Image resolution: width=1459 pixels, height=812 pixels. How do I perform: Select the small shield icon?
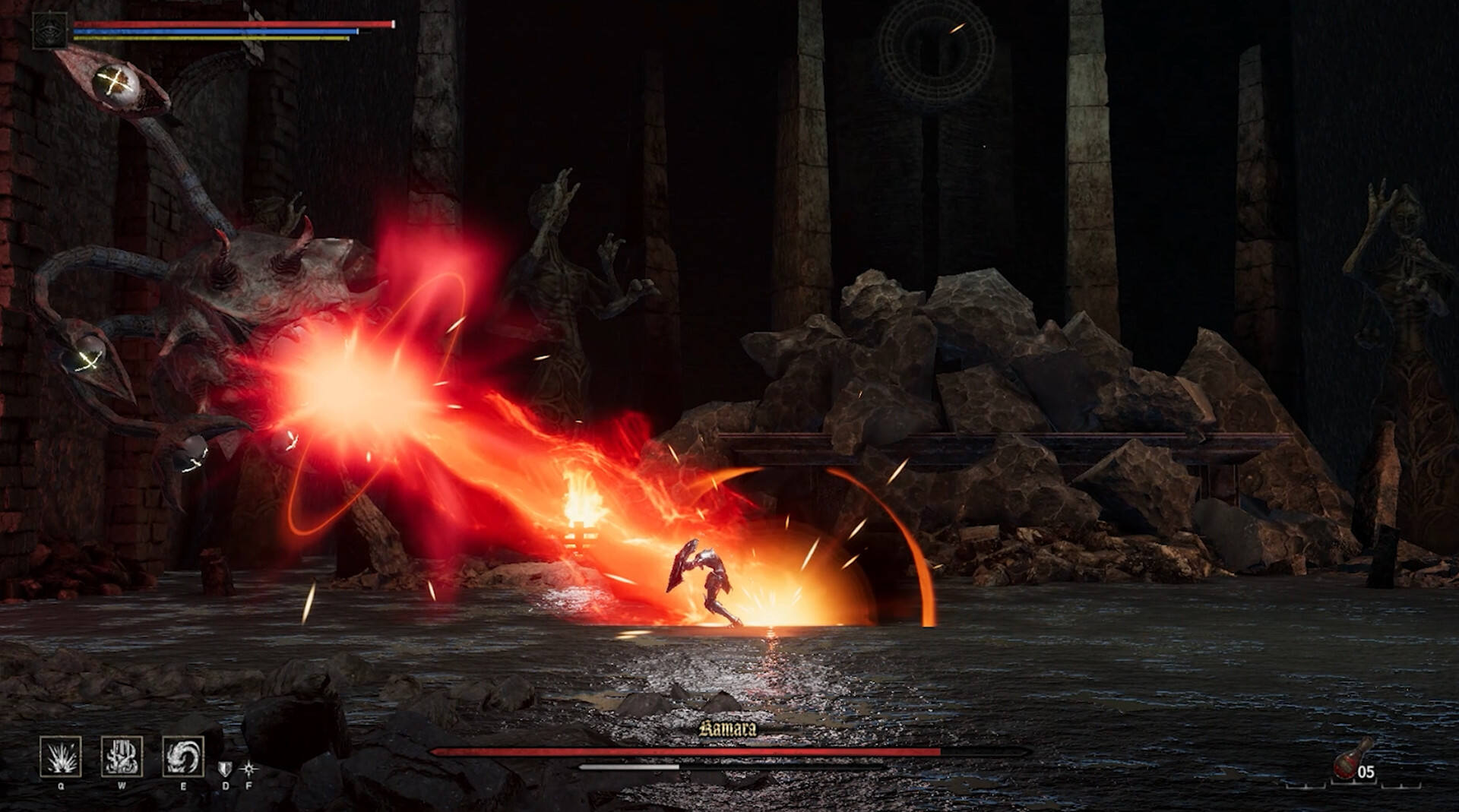tap(225, 769)
